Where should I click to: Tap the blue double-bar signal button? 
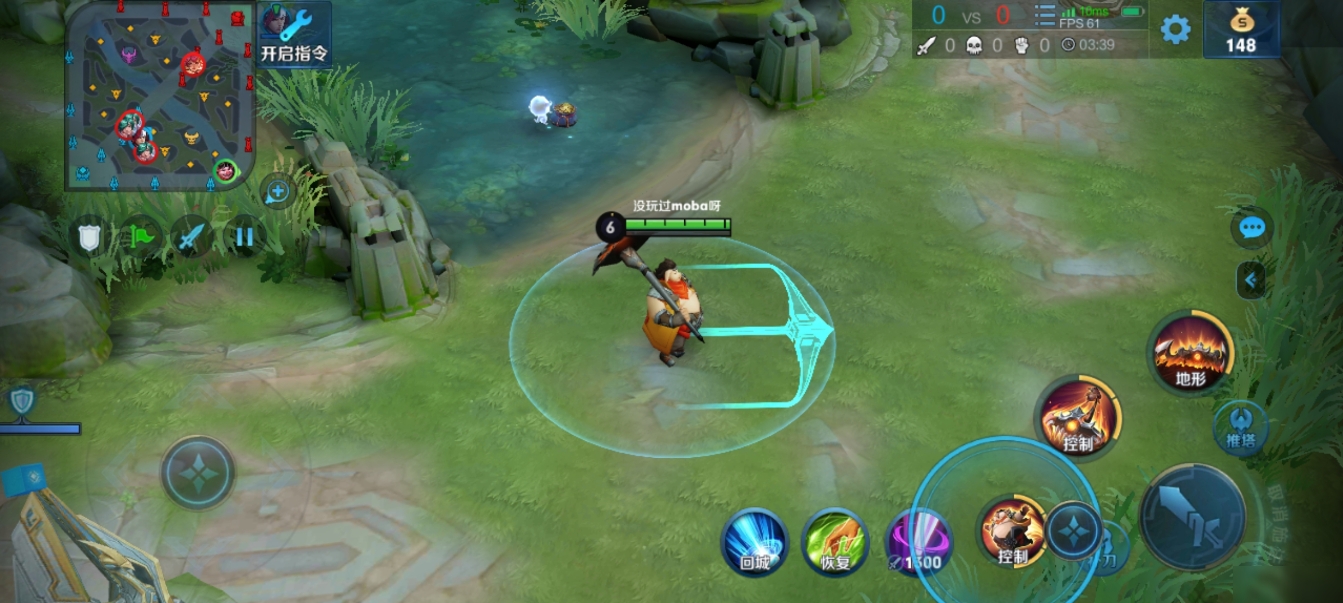pos(244,237)
